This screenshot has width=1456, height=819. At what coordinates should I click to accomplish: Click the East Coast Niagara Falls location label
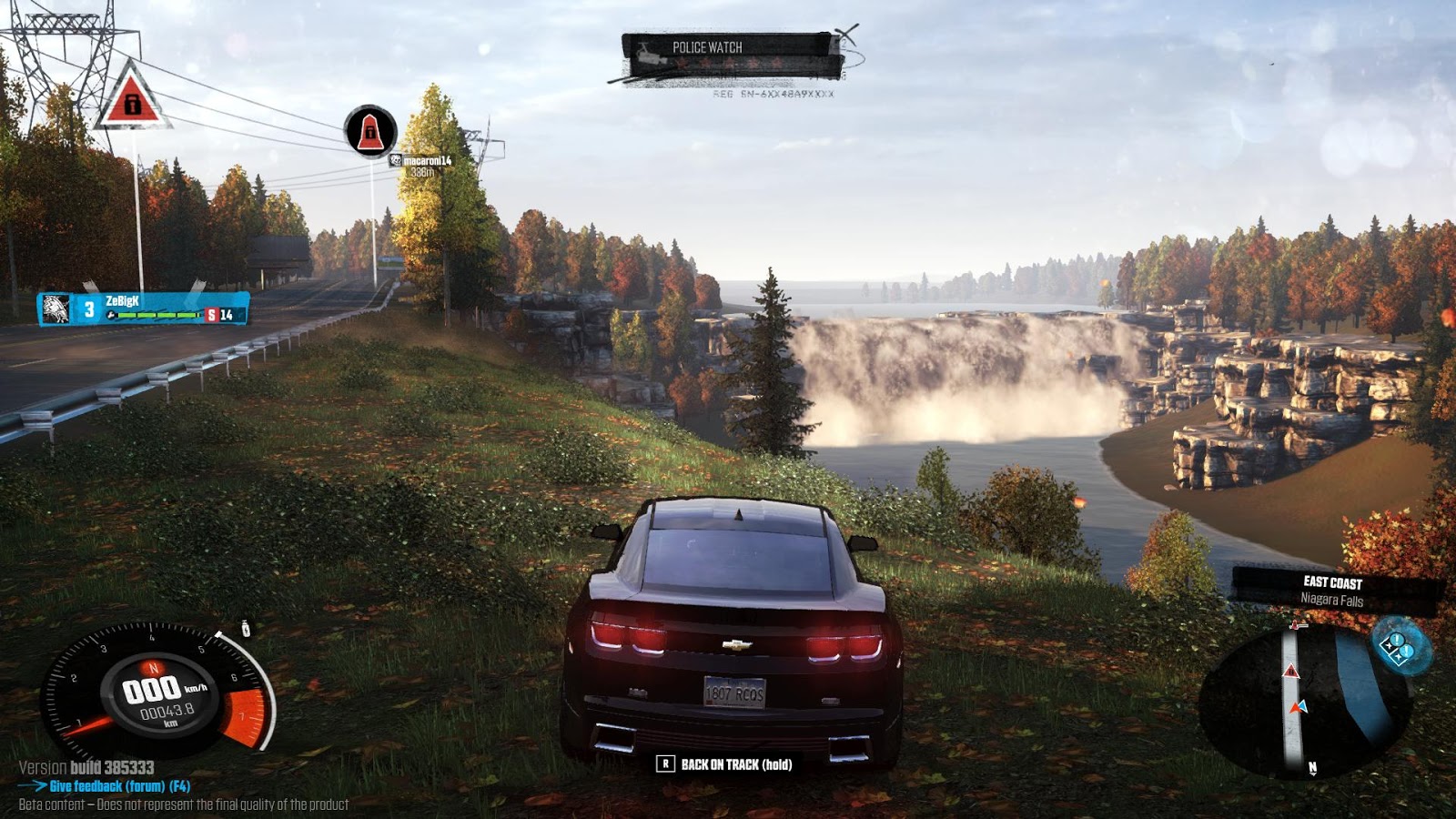pyautogui.click(x=1333, y=591)
